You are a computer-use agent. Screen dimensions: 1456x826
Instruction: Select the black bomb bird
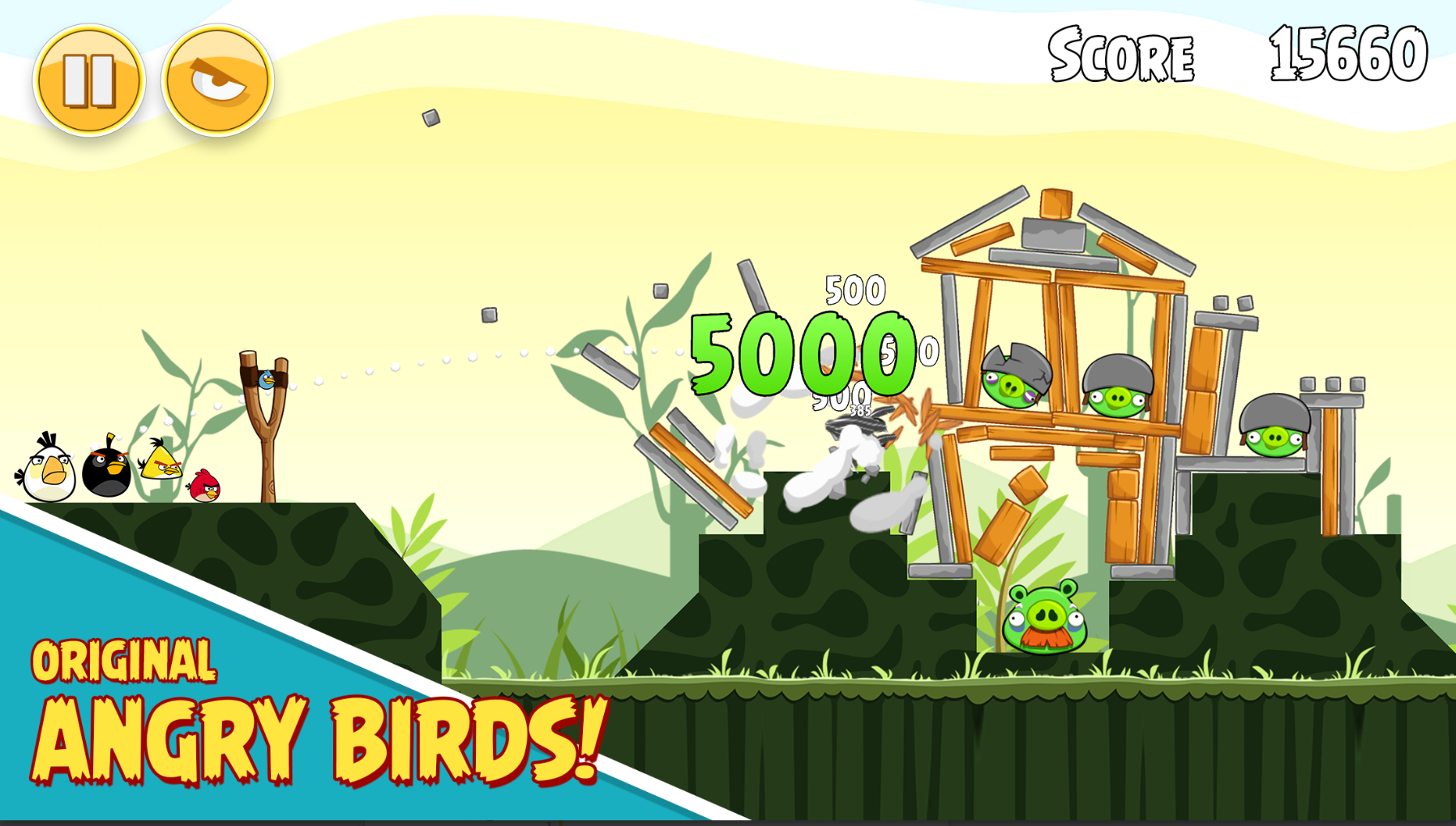click(105, 473)
